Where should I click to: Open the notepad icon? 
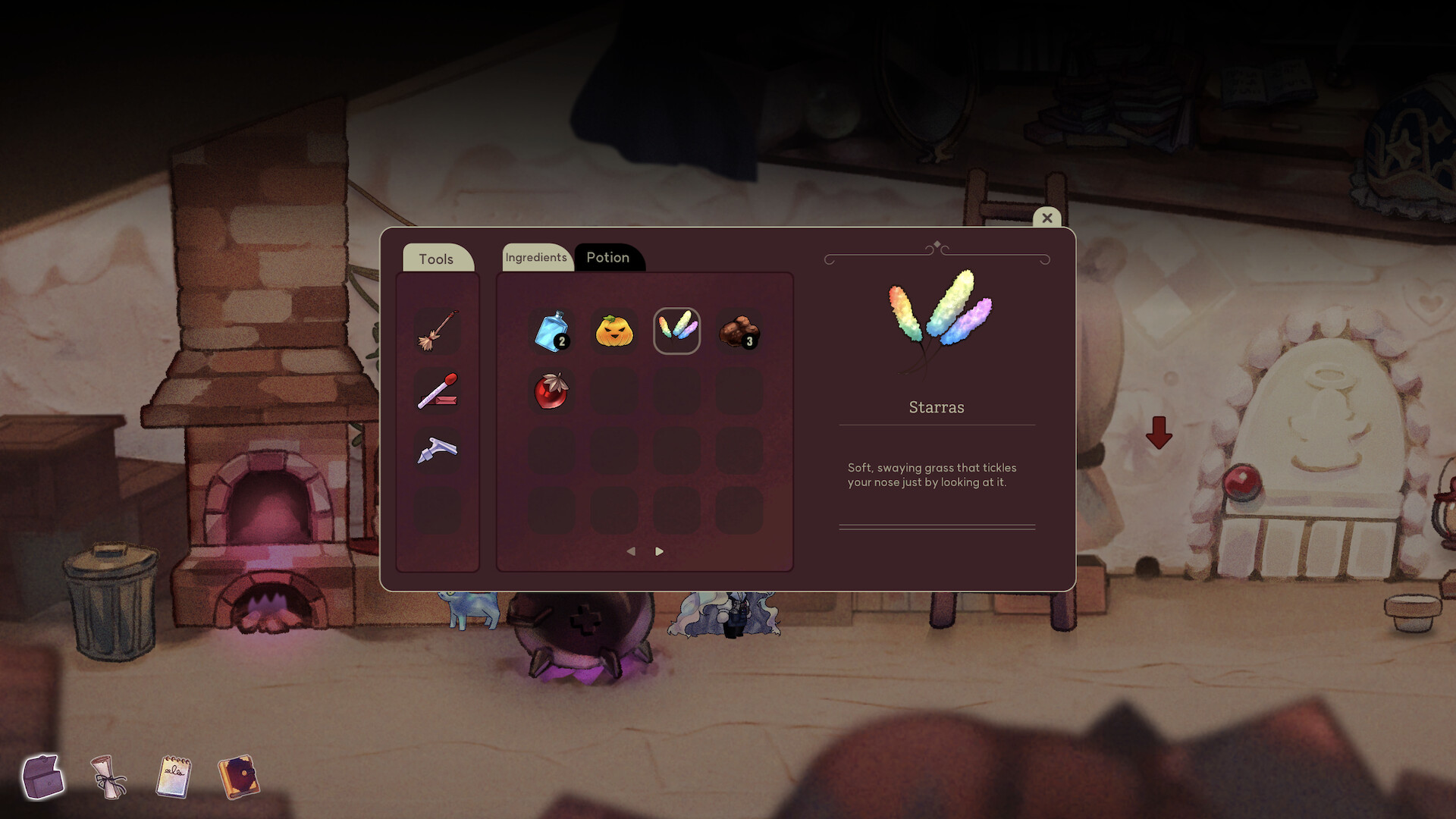[x=173, y=777]
